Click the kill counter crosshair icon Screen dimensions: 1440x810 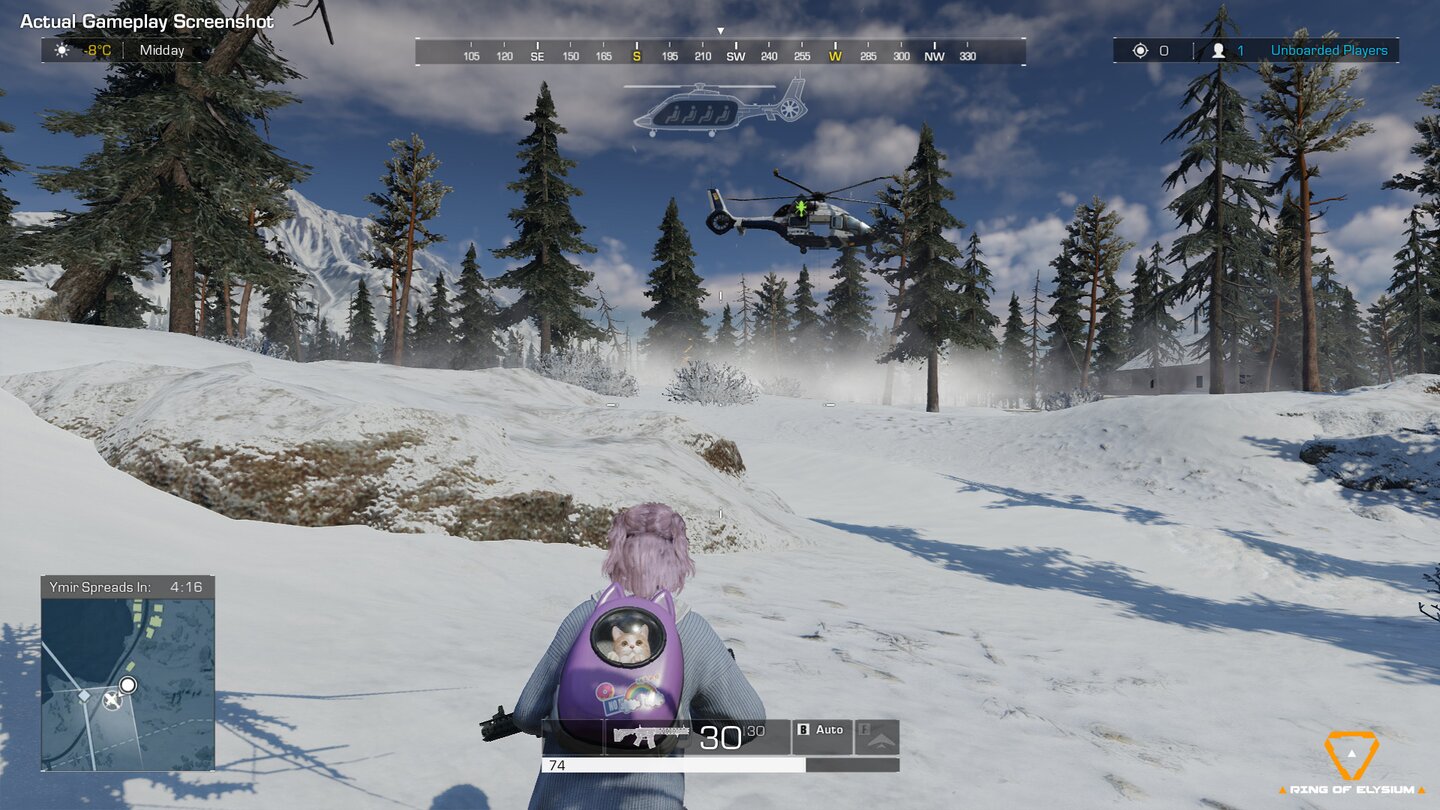pos(1140,50)
